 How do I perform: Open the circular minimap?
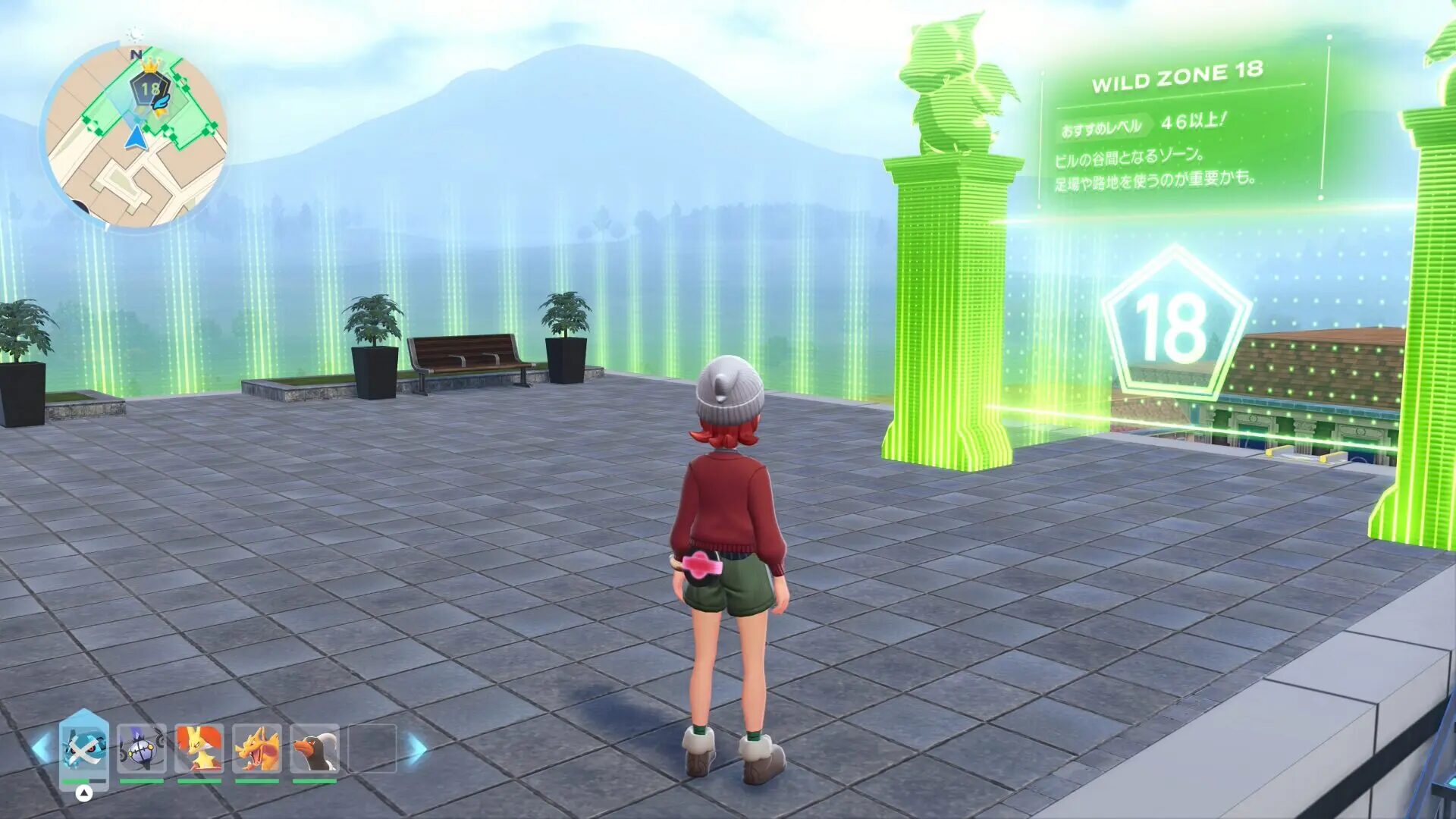135,136
